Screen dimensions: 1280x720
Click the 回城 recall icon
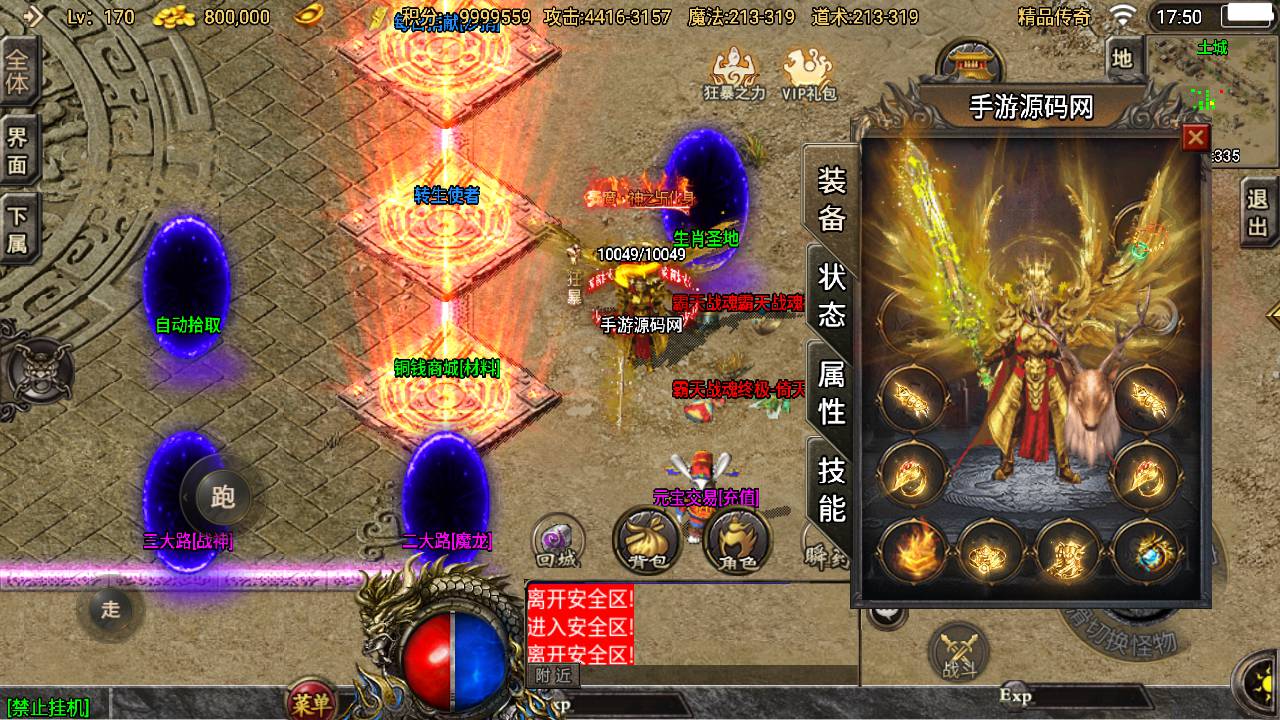click(x=557, y=539)
